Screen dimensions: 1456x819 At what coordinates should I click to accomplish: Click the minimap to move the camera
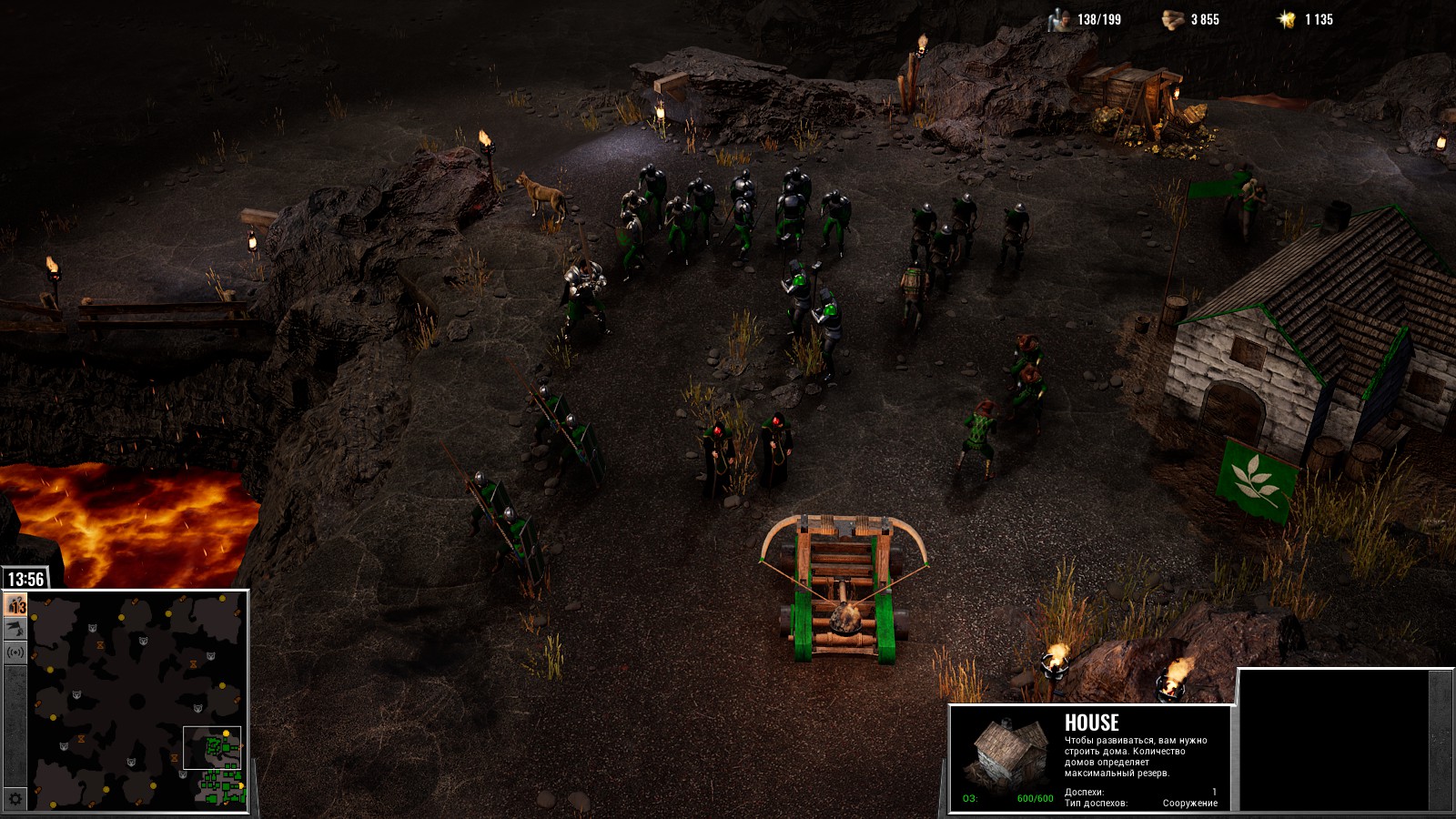tap(136, 701)
